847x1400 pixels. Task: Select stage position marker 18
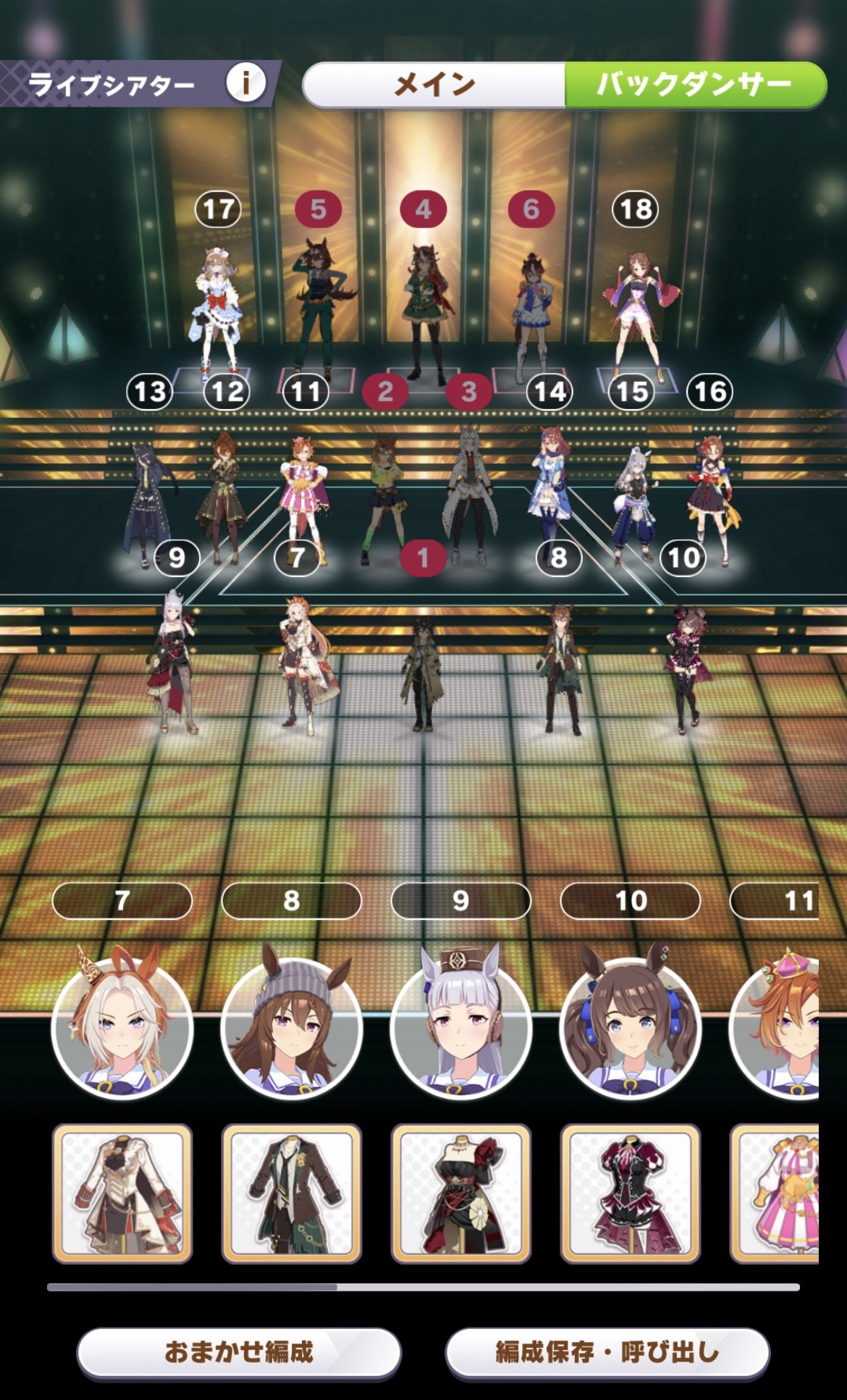tap(636, 210)
